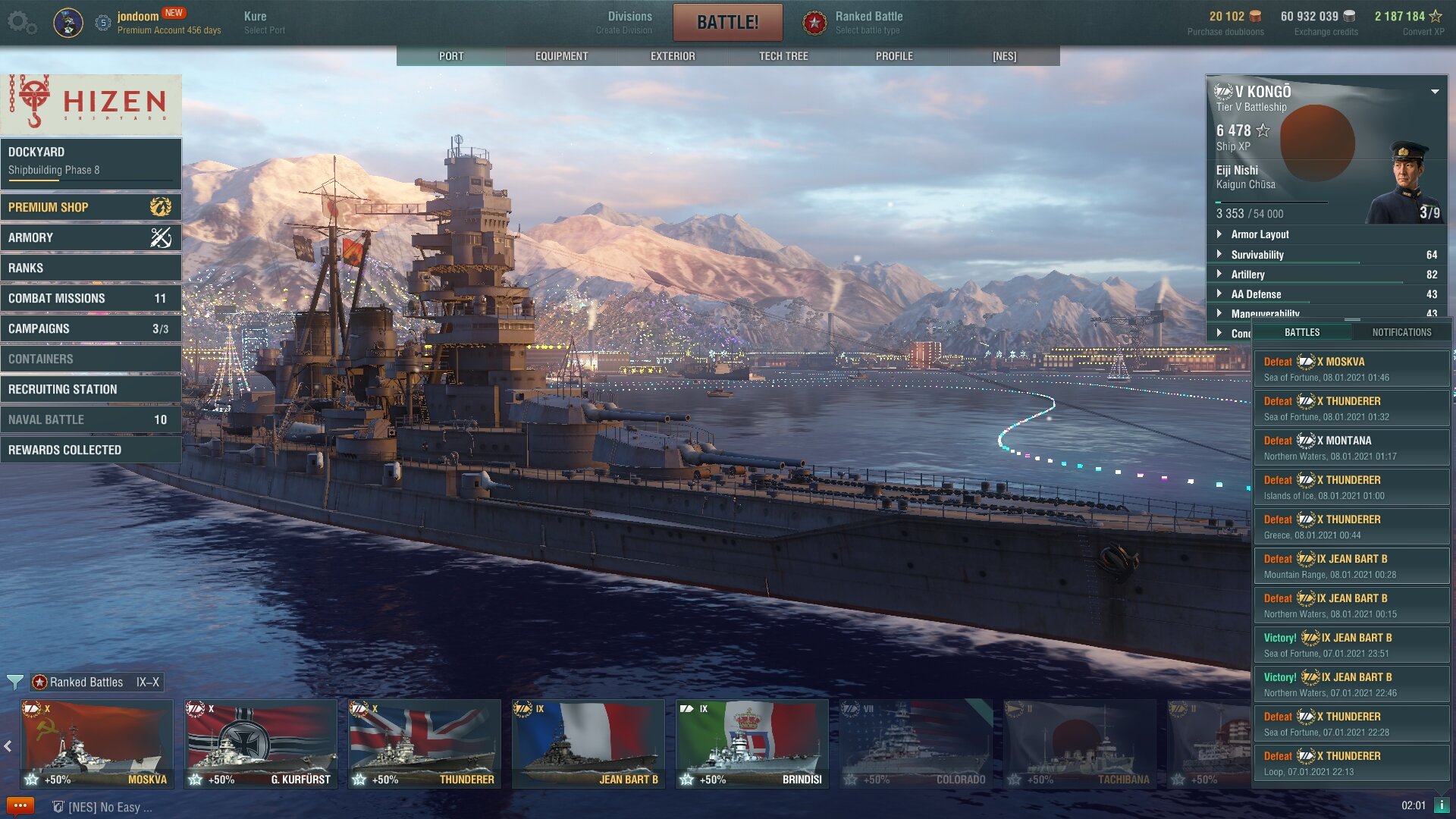Open the Exterior tab
The image size is (1456, 819).
point(673,56)
